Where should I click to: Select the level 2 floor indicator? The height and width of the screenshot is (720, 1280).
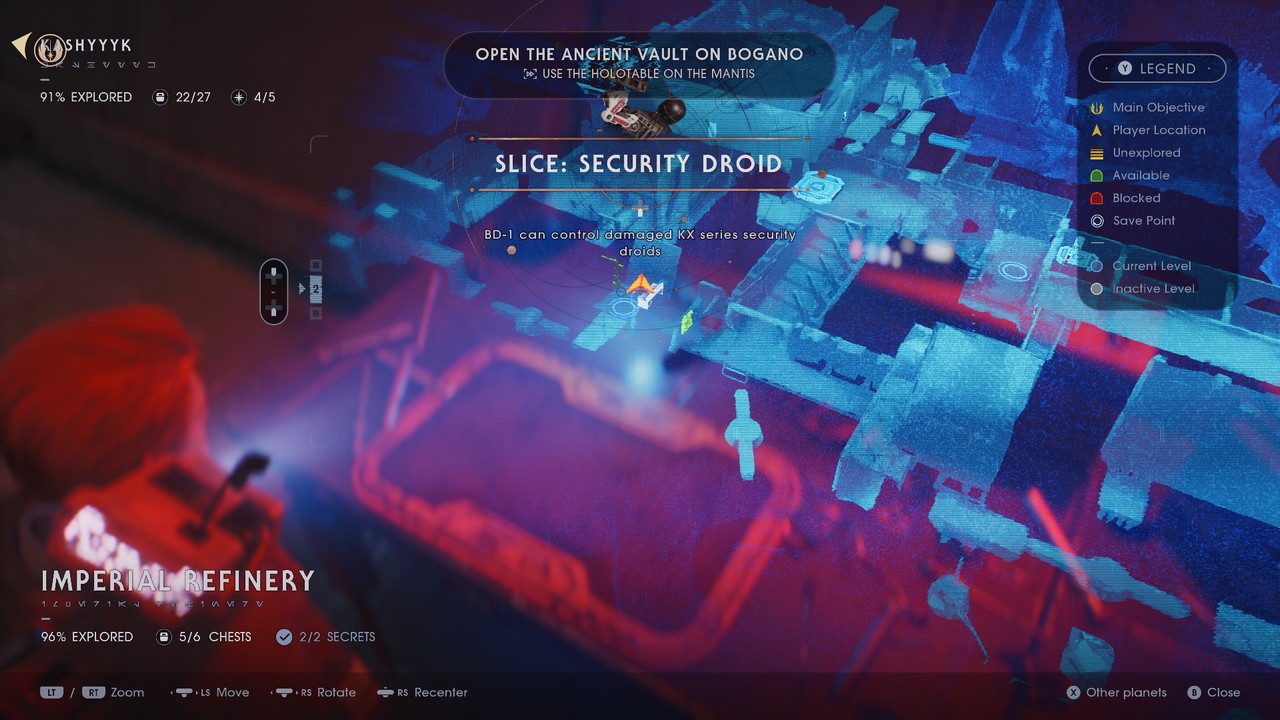point(315,289)
